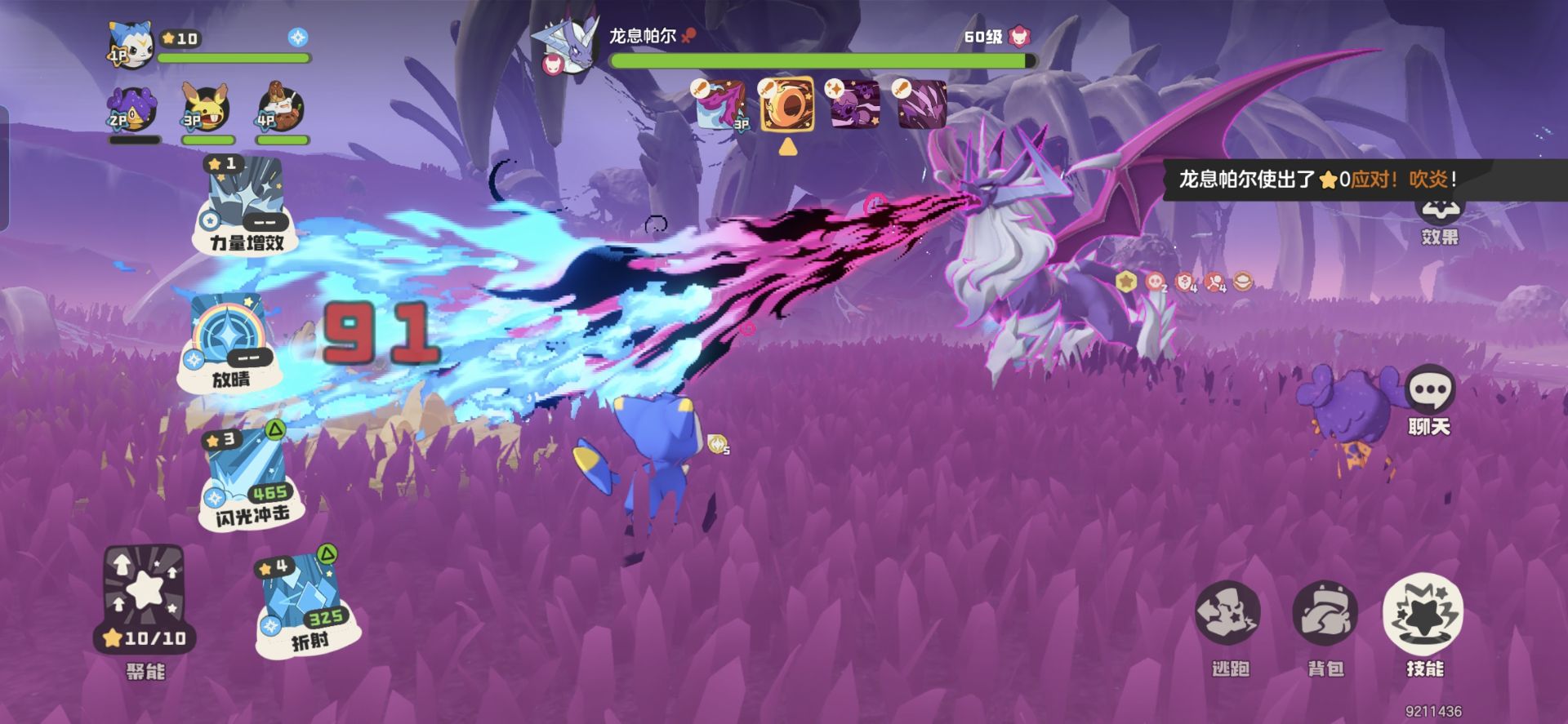Use the 力量增效 skill
Screen dimensions: 1568x724
[245, 204]
